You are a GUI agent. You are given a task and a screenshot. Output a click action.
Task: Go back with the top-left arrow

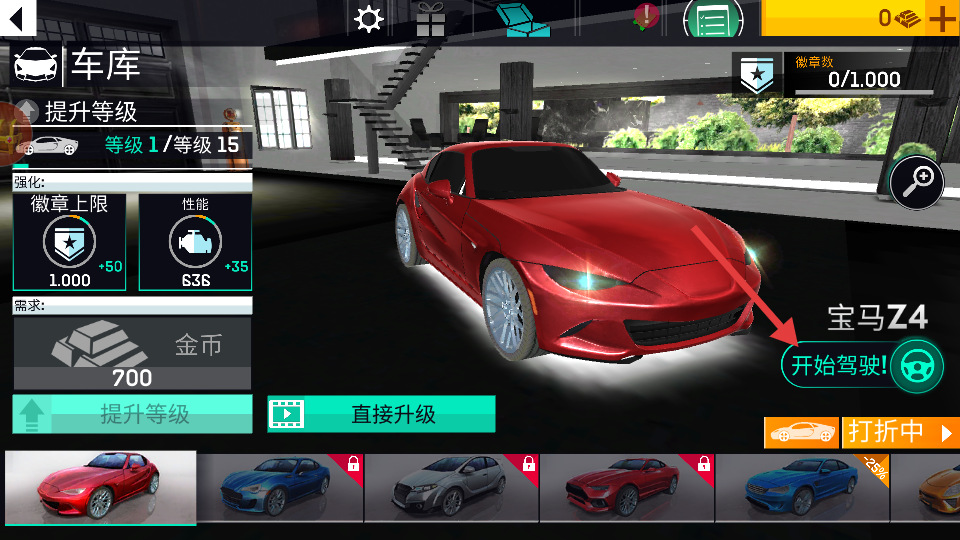point(19,17)
